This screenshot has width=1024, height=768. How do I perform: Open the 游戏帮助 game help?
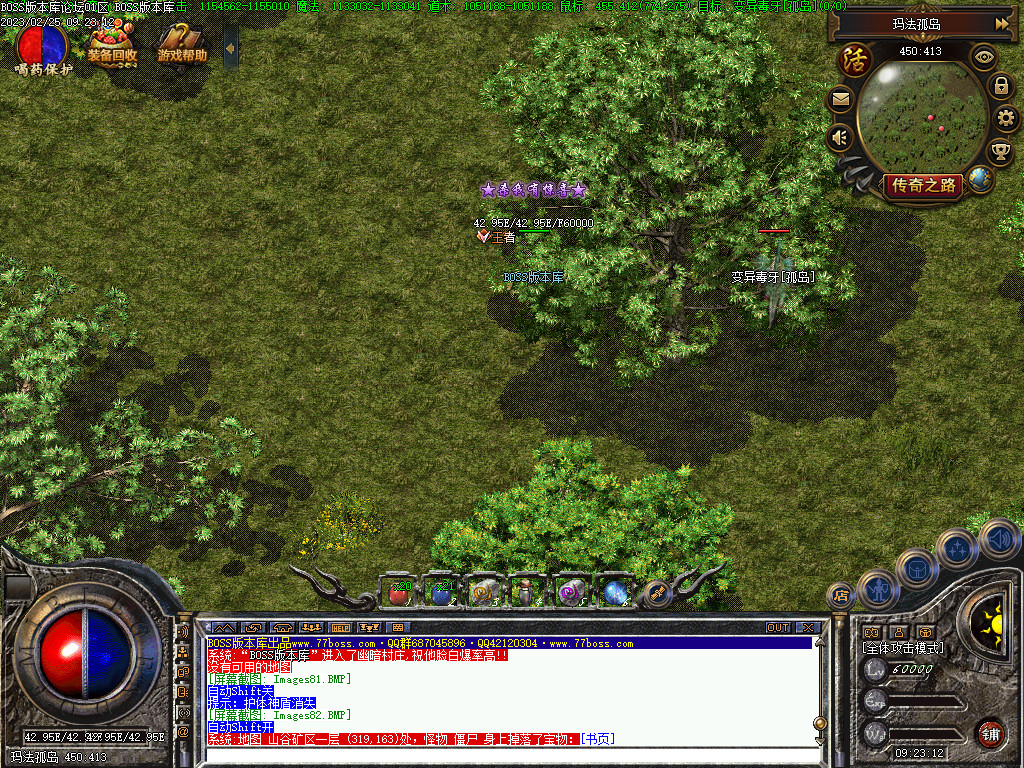[x=182, y=45]
